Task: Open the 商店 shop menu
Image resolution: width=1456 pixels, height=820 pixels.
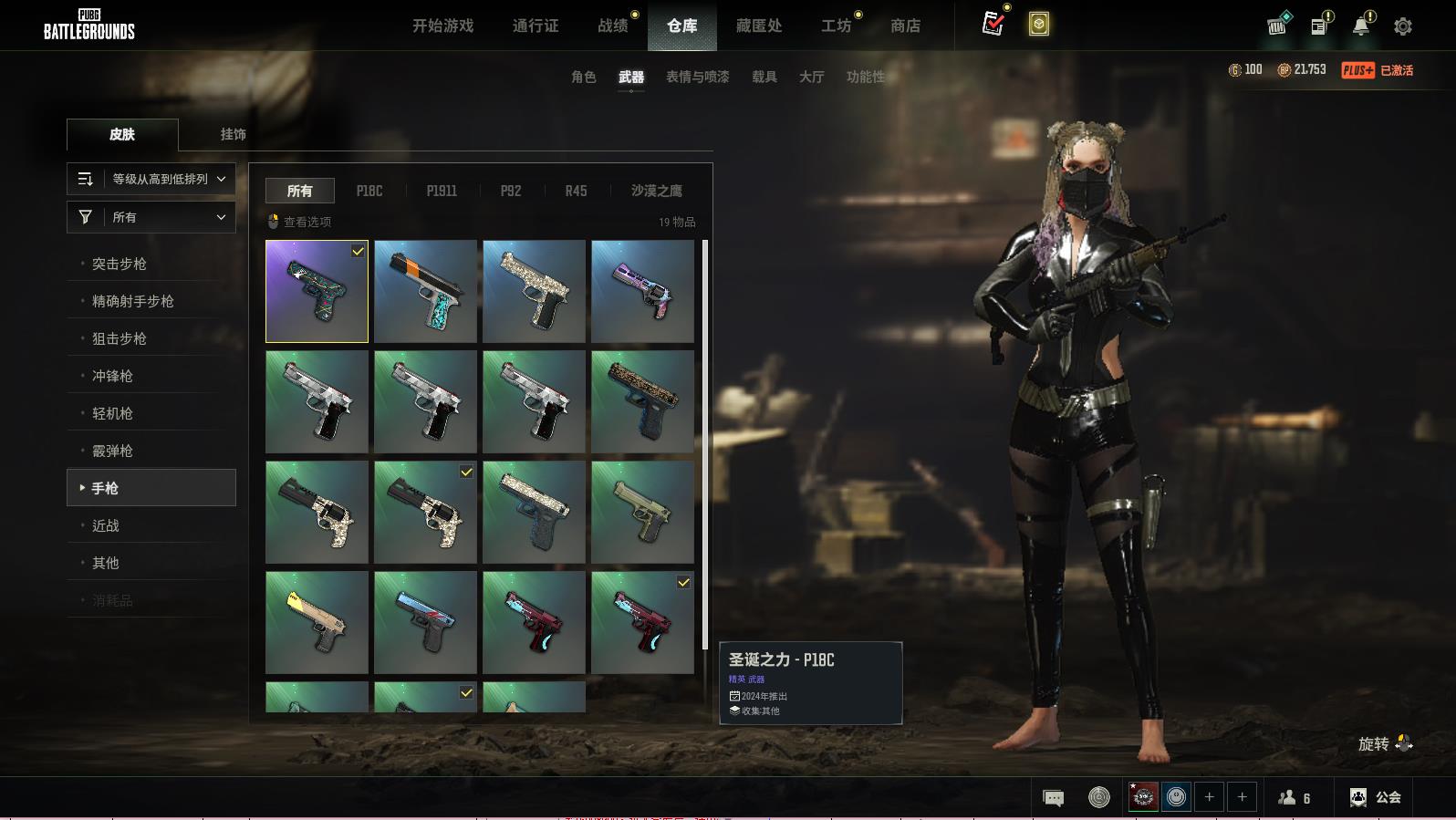Action: pyautogui.click(x=905, y=26)
